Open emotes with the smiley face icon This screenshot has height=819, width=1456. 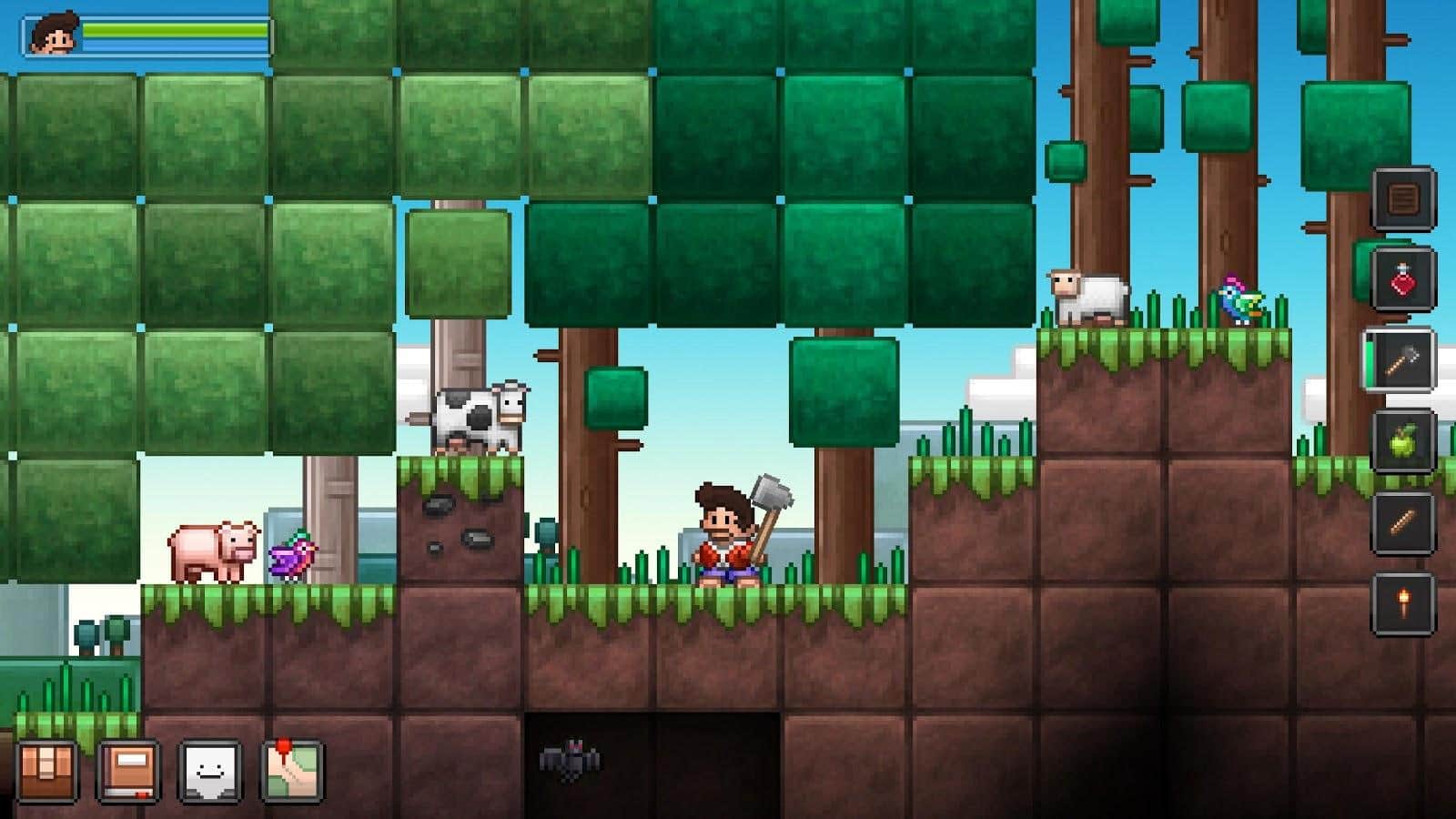207,769
